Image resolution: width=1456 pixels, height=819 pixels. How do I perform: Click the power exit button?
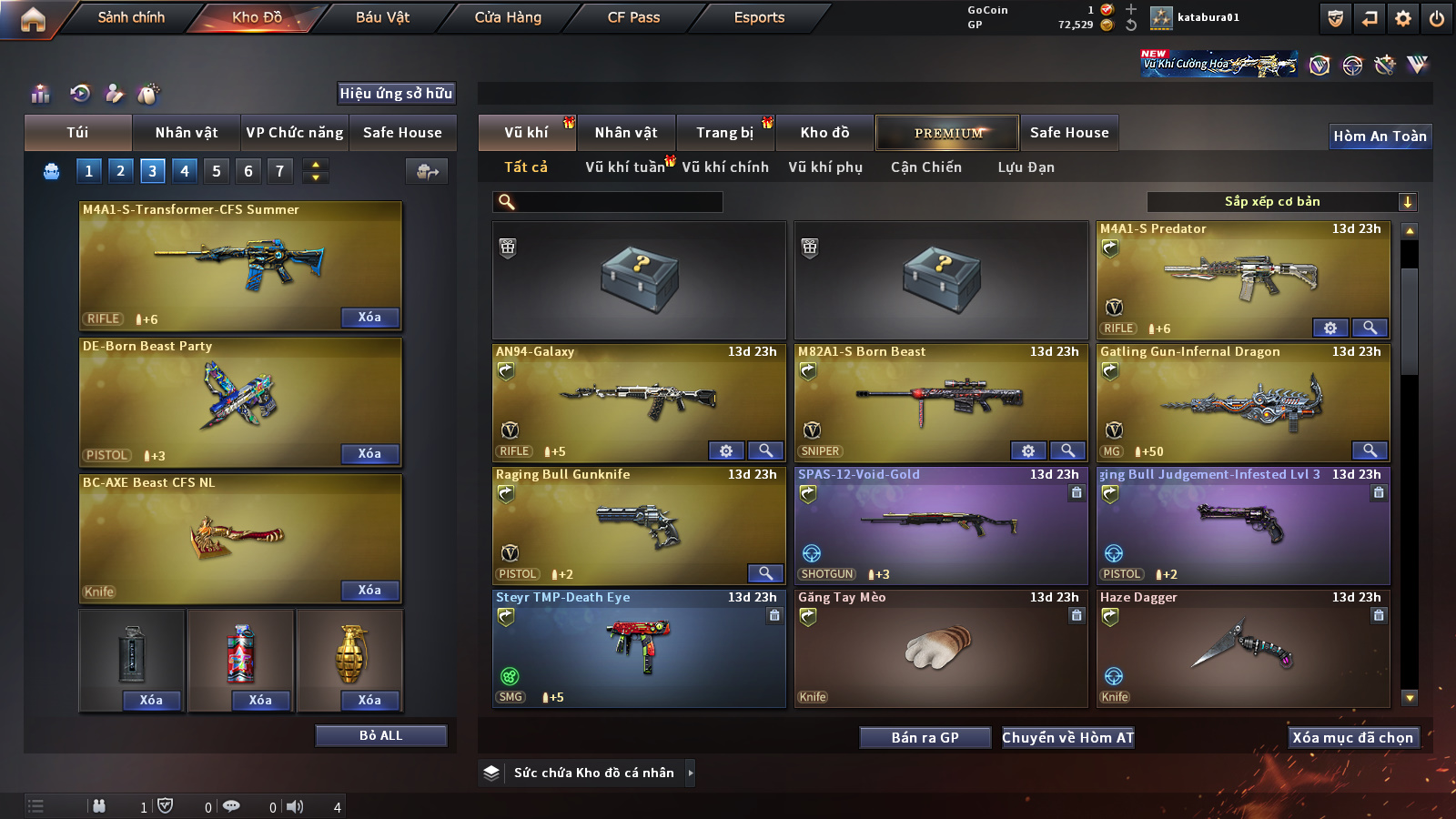coord(1437,18)
